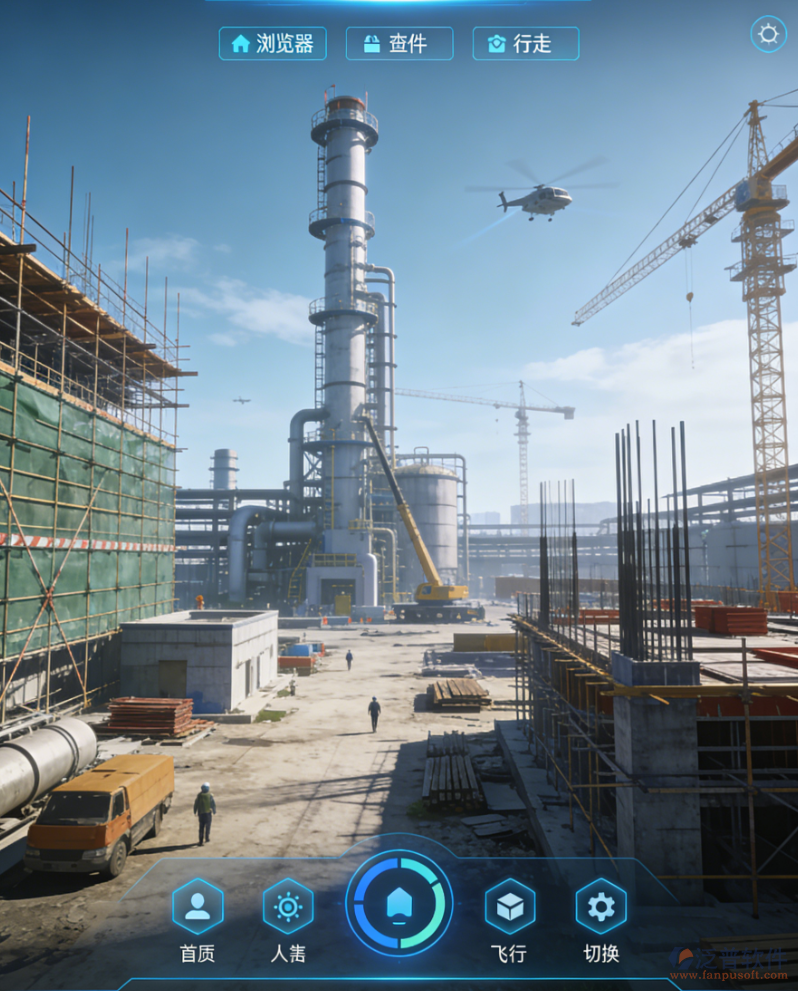Choose the 人售 sun hexagon icon
The width and height of the screenshot is (798, 991).
pos(288,906)
